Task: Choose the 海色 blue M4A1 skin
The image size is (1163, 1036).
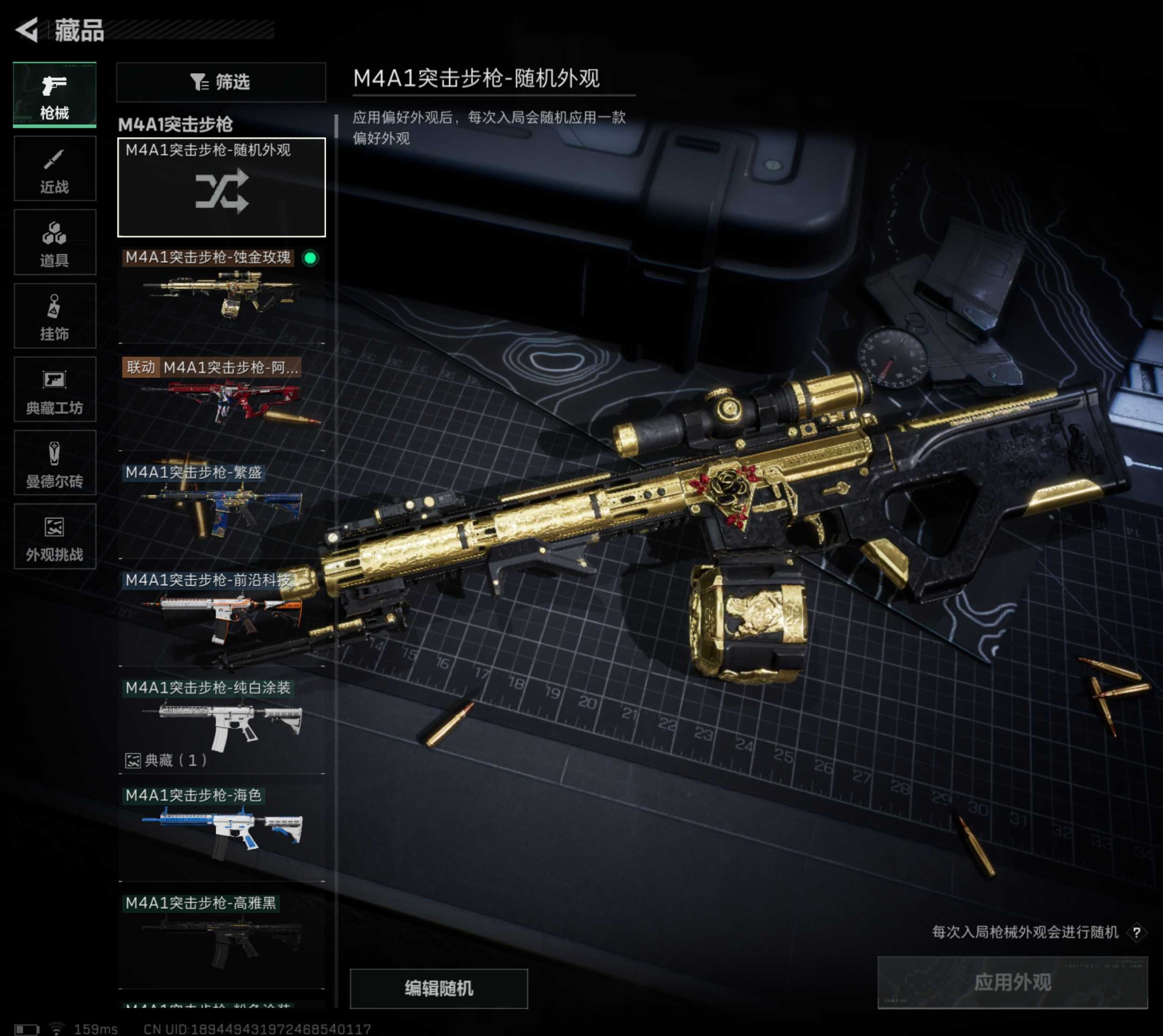Action: click(x=221, y=832)
